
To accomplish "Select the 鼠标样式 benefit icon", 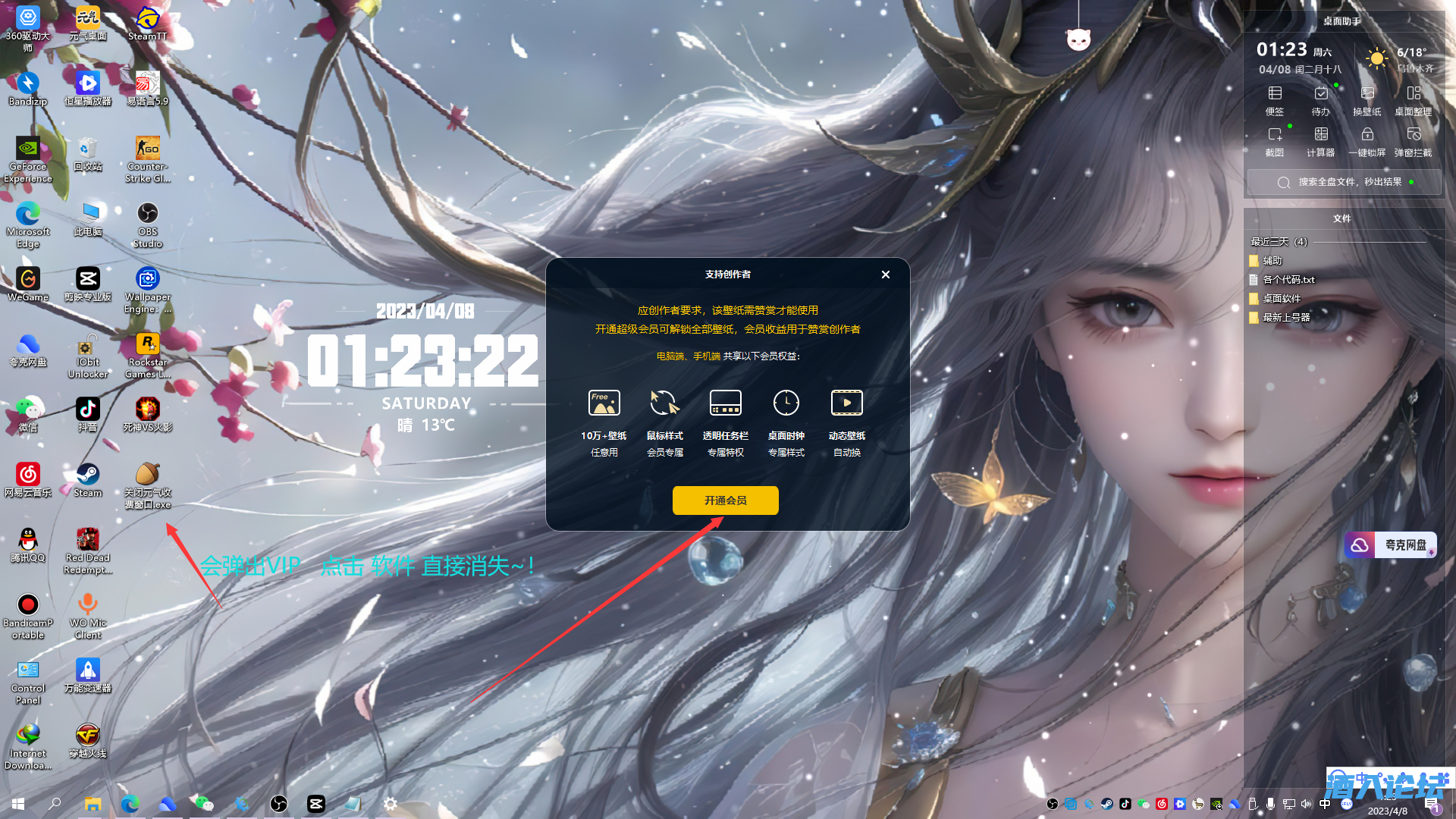I will 665,403.
